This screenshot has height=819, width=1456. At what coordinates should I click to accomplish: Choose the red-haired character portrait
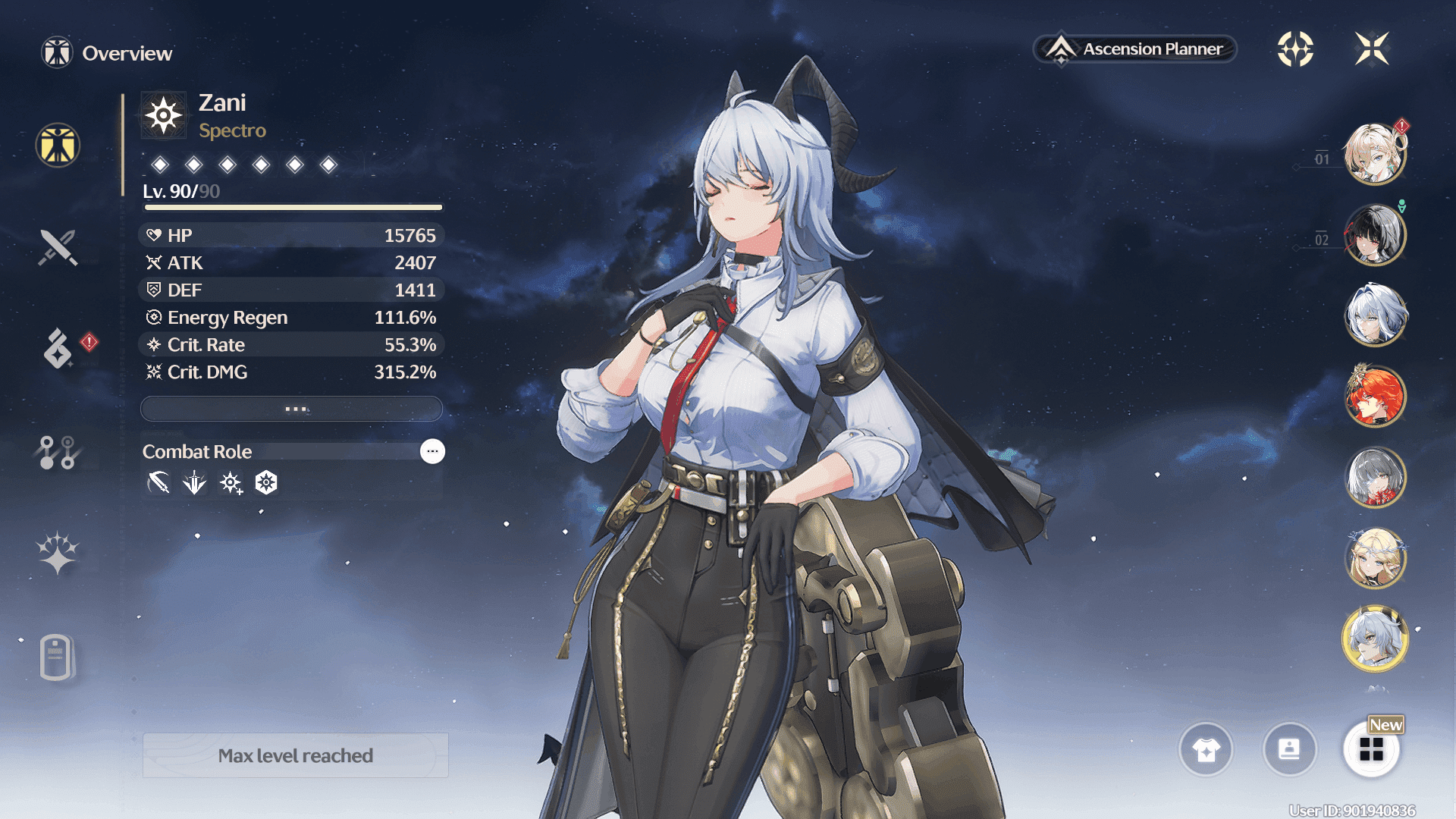pos(1375,397)
